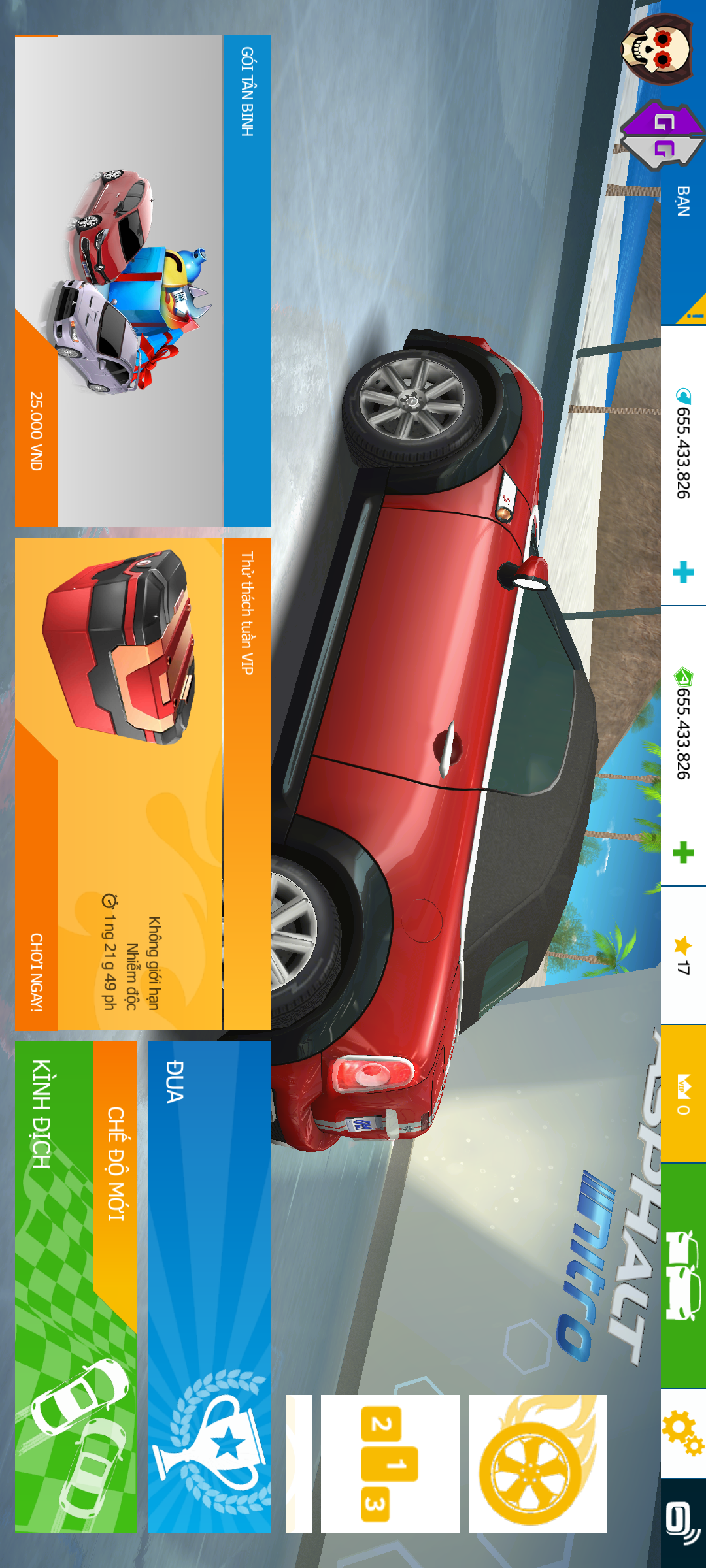Buy the pack for 25.000 VND
This screenshot has height=1568, width=706.
(37, 431)
